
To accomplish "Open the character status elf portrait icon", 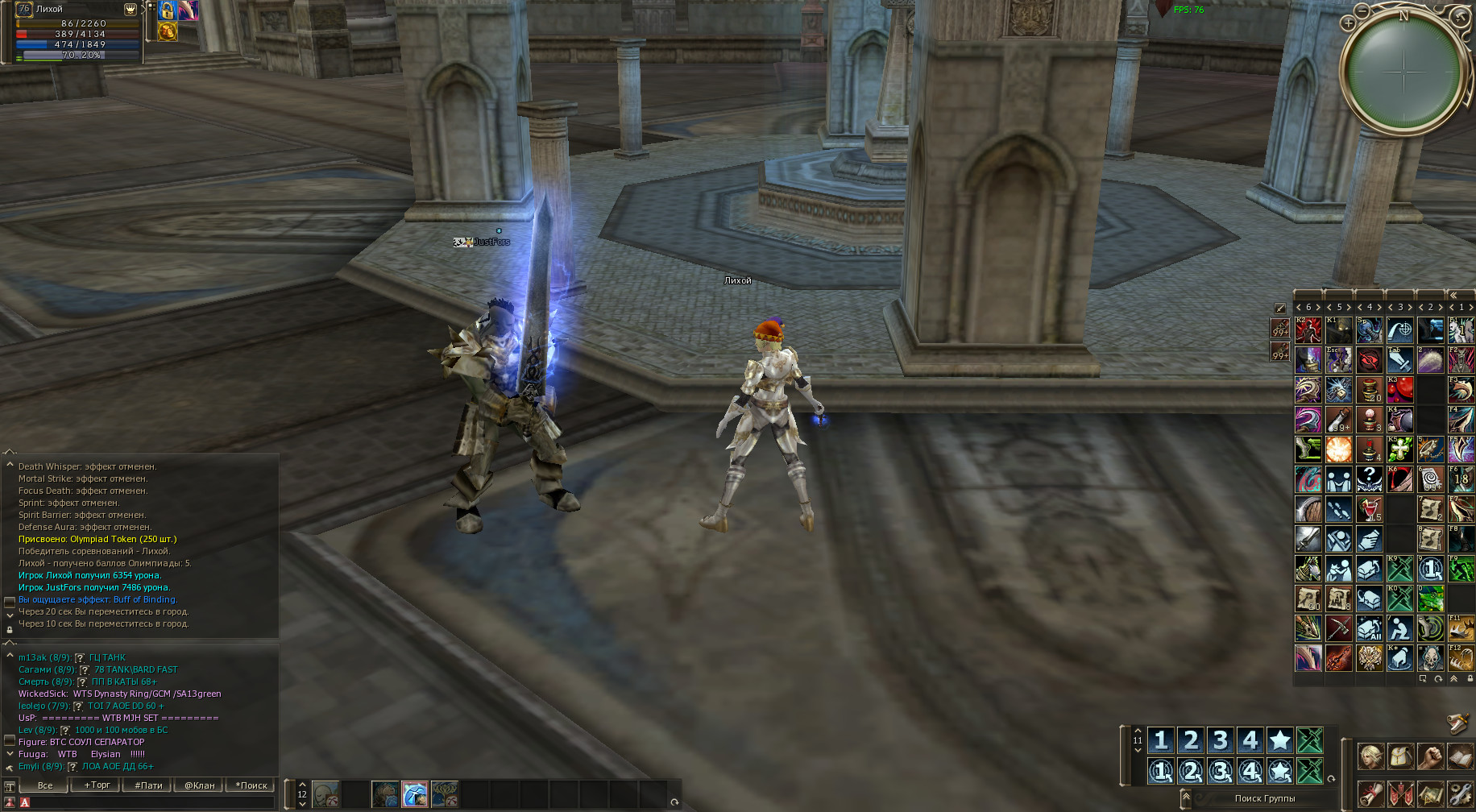I will click(1370, 757).
